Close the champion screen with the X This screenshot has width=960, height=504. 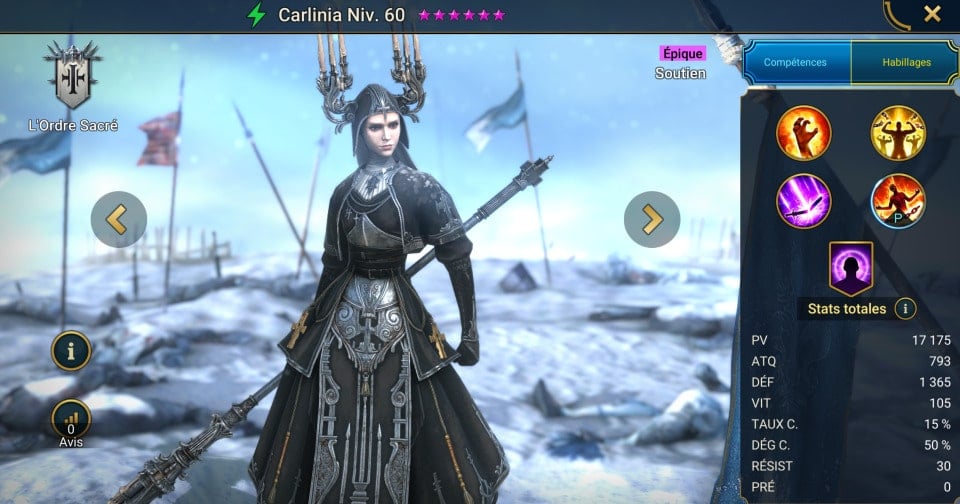coord(932,14)
